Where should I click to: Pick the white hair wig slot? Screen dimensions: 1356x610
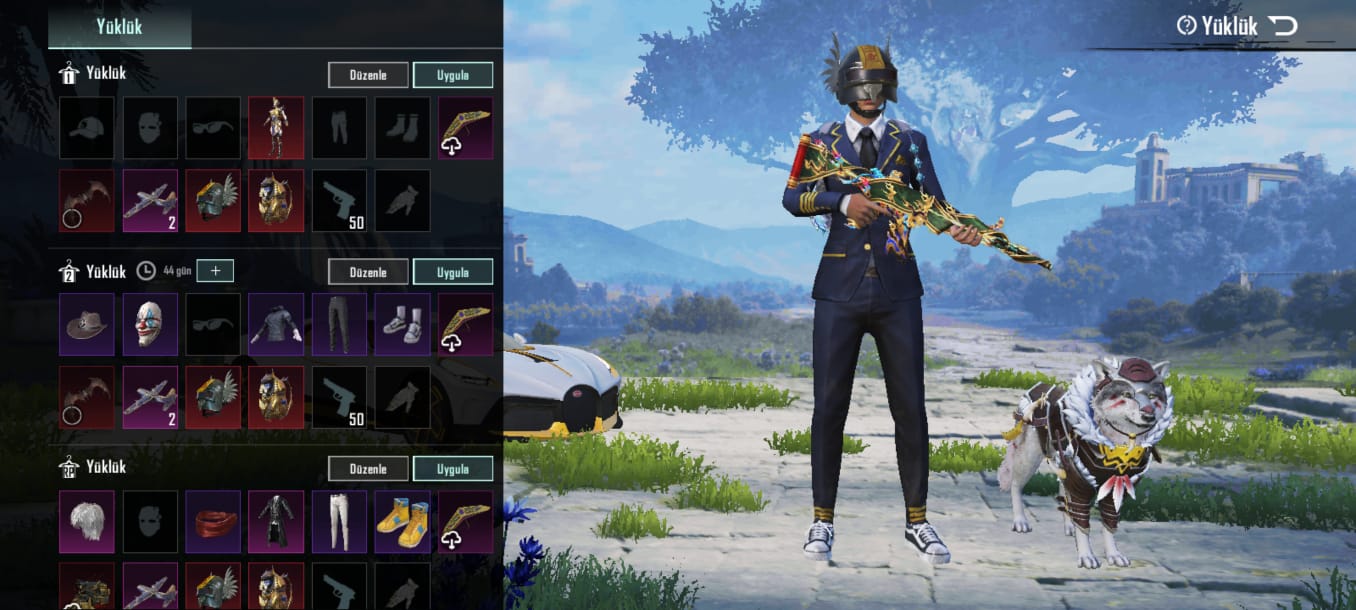coord(86,521)
